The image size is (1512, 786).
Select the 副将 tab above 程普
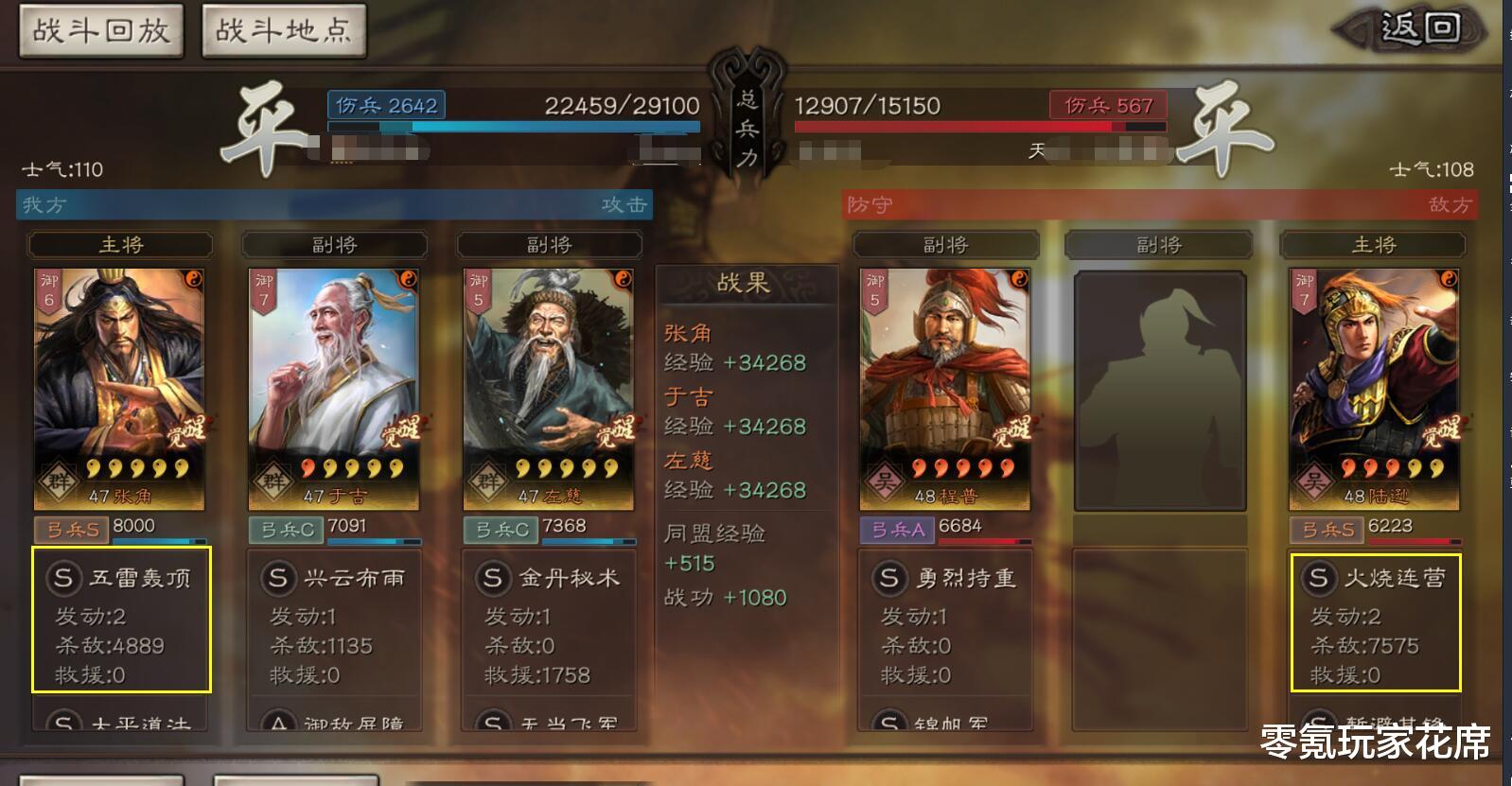tap(944, 244)
